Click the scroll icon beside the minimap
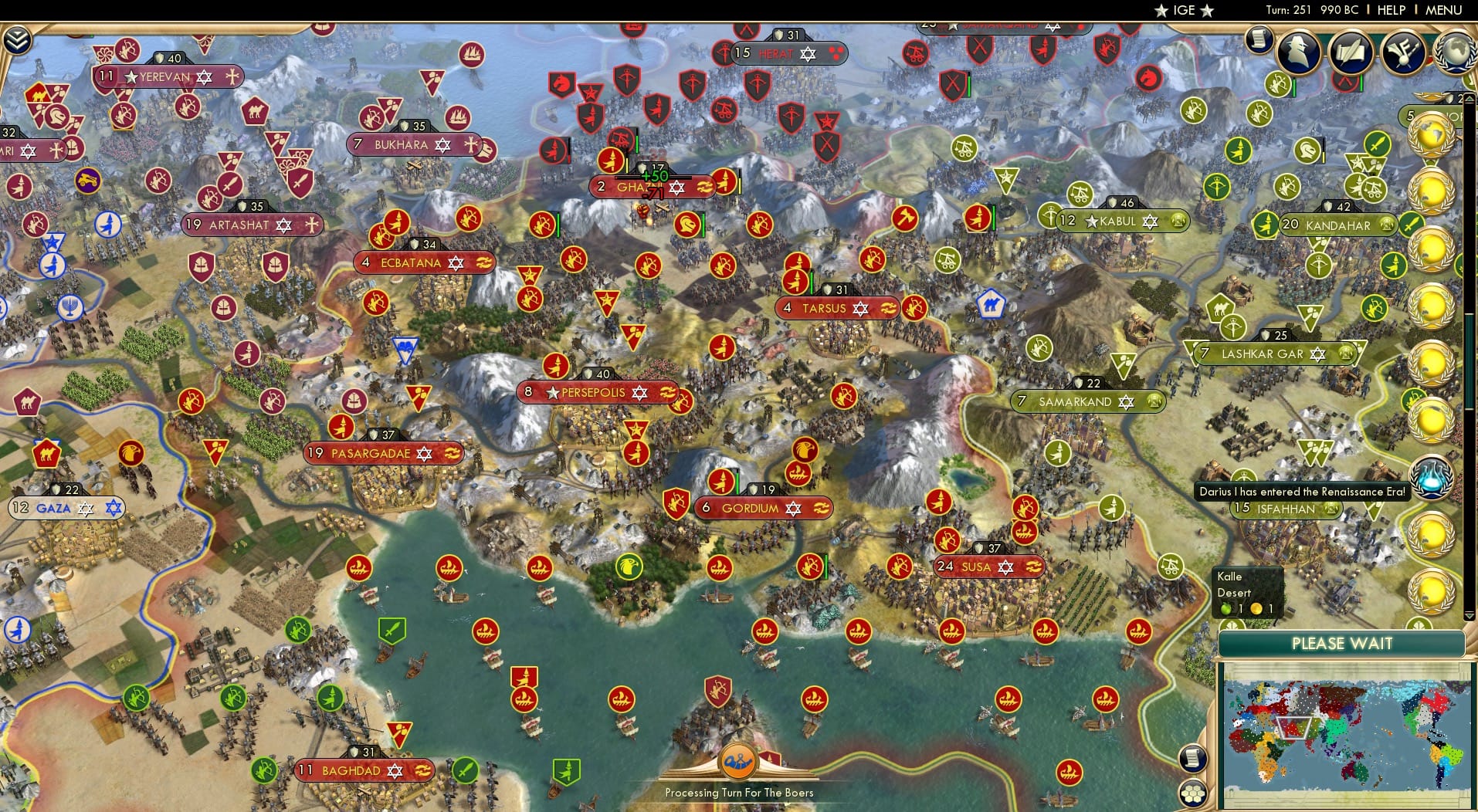Viewport: 1478px width, 812px height. (1195, 759)
